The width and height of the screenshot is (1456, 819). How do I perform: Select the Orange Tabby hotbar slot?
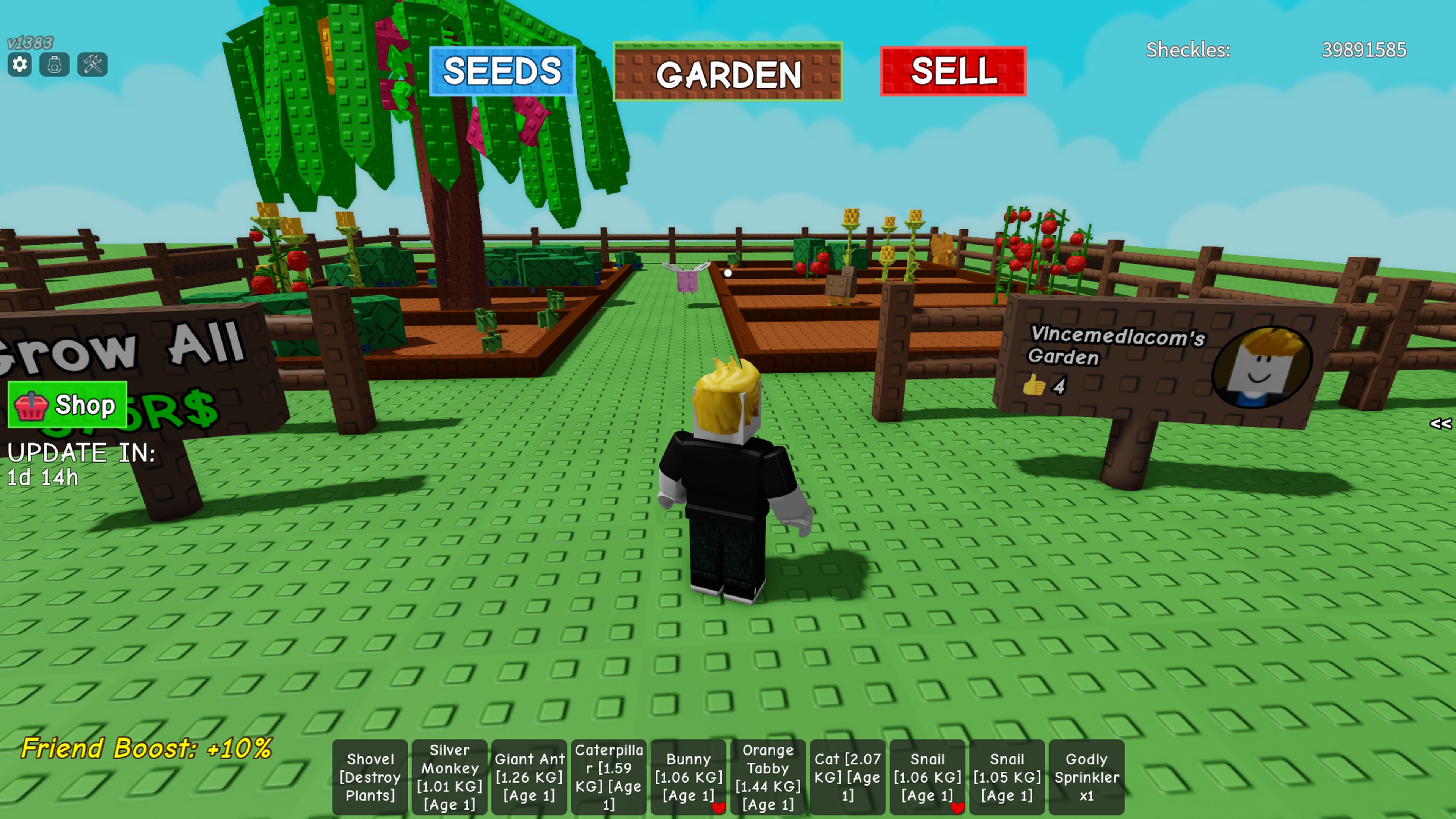(x=767, y=777)
